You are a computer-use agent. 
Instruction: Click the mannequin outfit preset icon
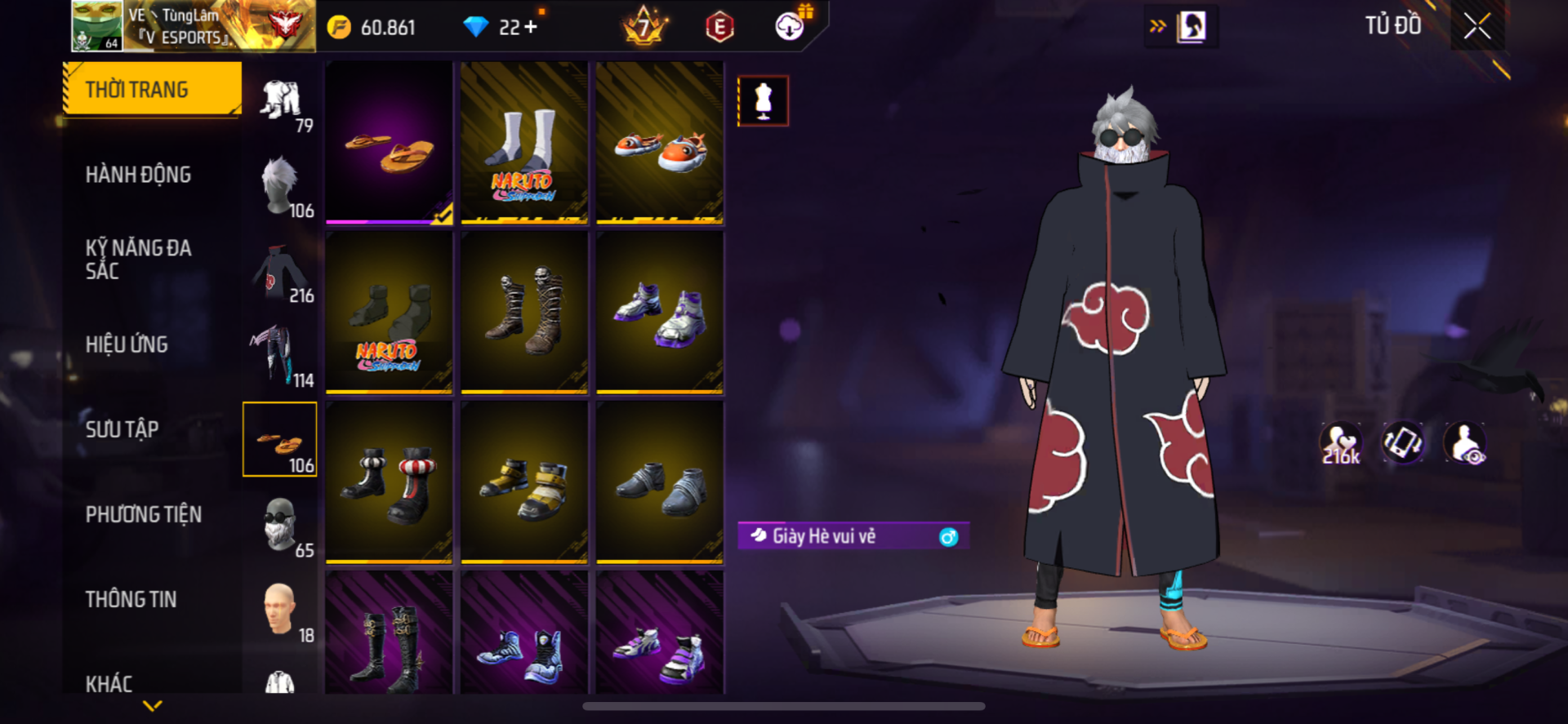763,101
